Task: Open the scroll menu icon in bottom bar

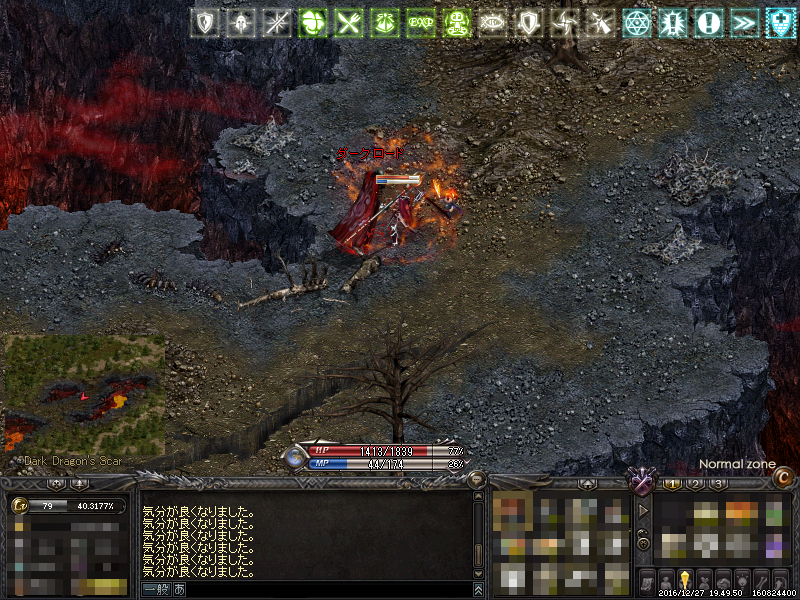Action: click(645, 580)
